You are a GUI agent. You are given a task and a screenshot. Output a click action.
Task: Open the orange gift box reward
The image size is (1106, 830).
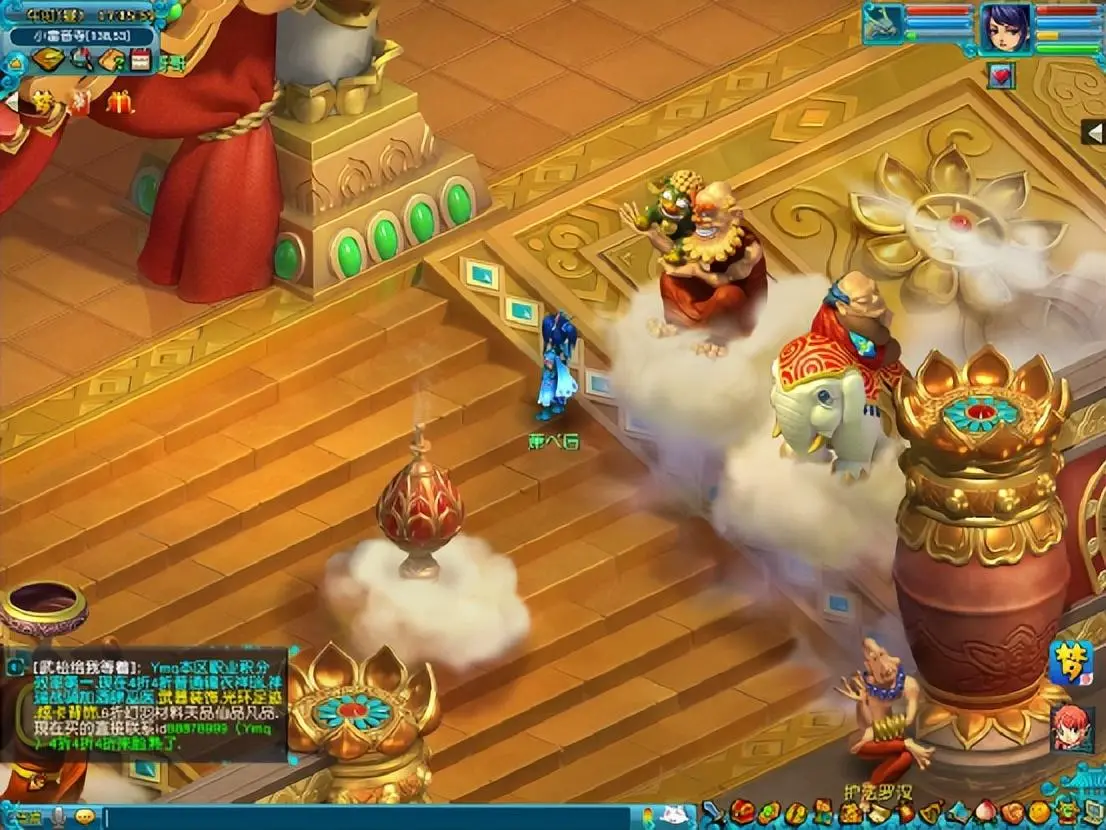point(122,101)
